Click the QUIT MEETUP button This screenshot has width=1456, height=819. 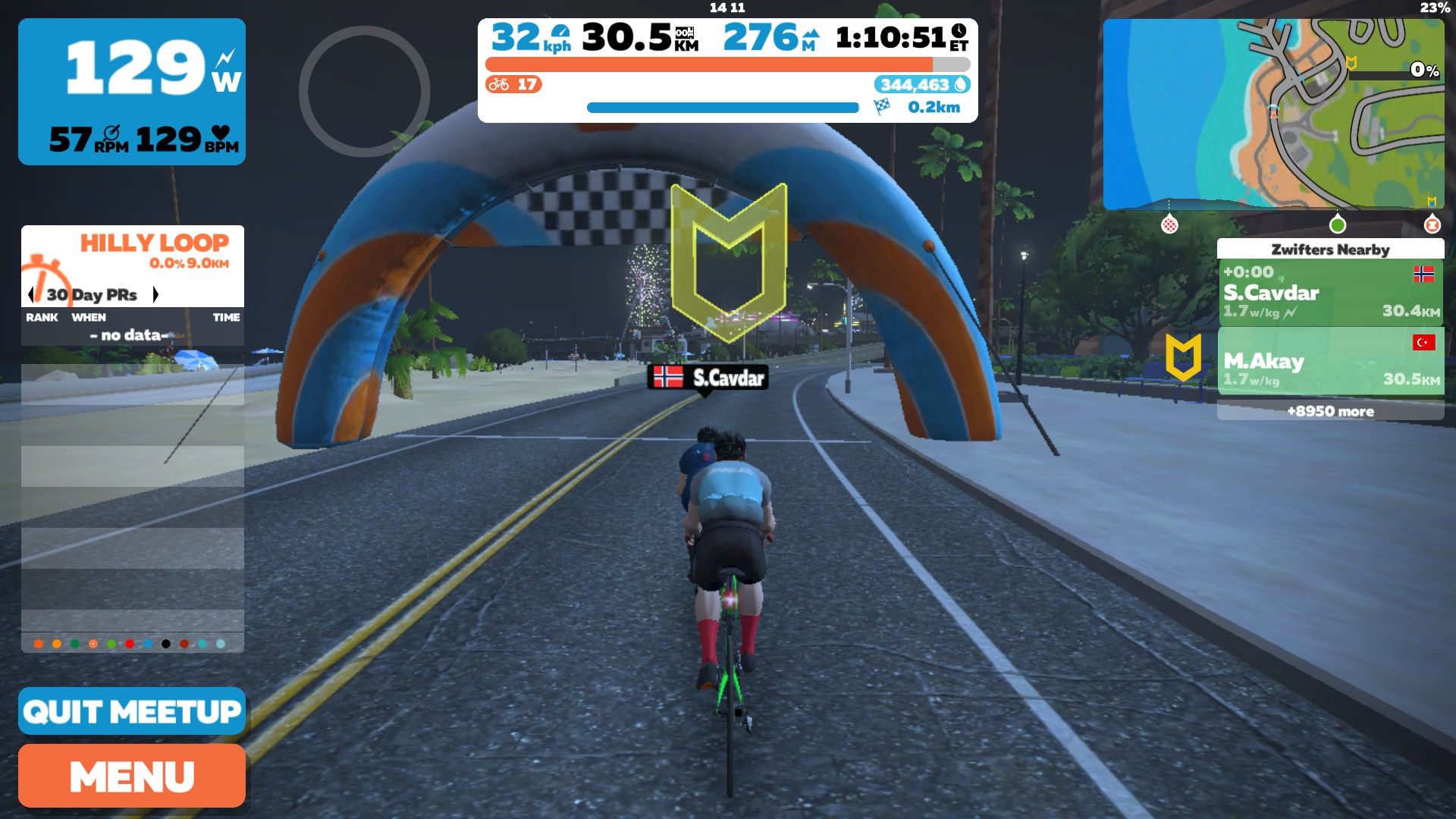click(132, 711)
